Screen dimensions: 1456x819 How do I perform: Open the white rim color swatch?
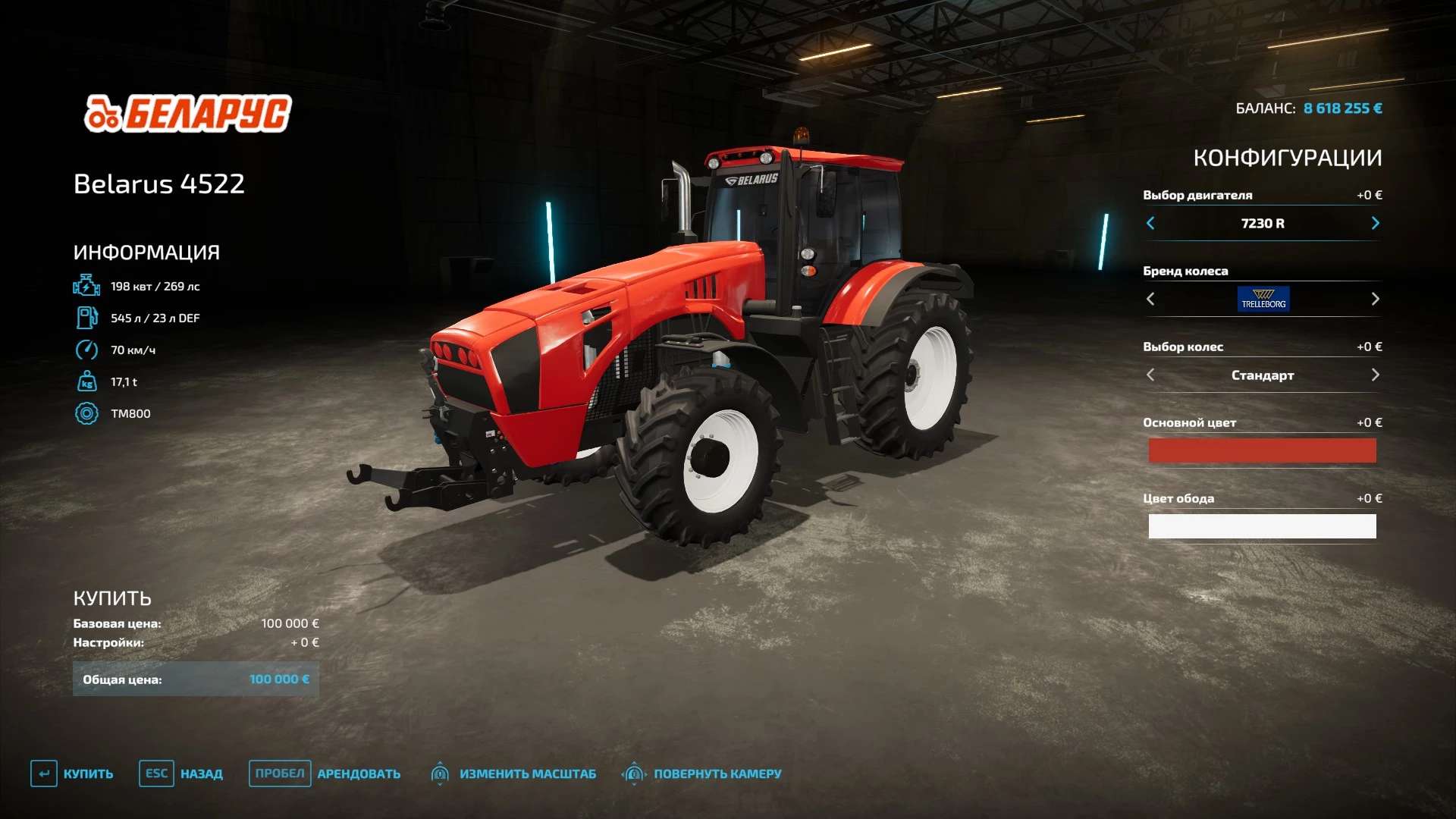[x=1262, y=526]
